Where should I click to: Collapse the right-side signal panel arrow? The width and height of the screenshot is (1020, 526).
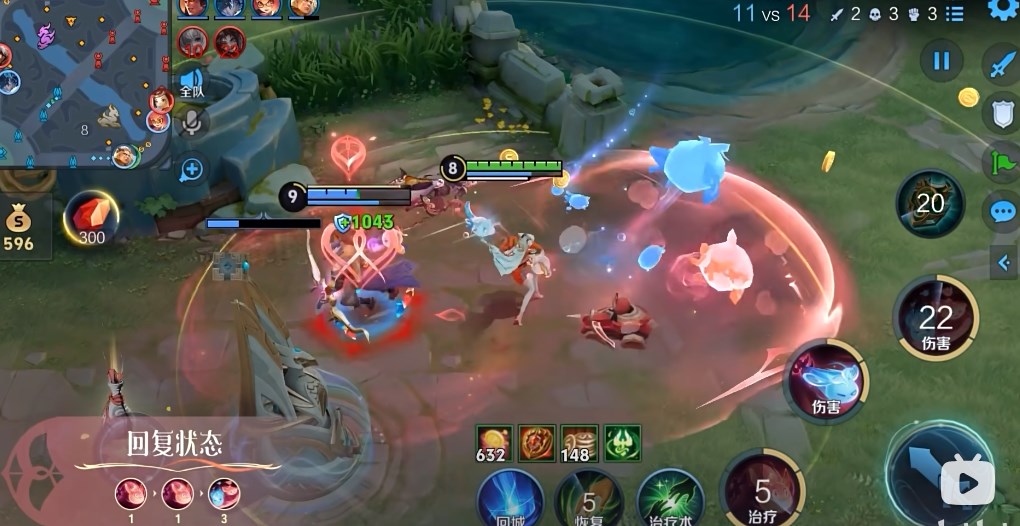[1004, 263]
